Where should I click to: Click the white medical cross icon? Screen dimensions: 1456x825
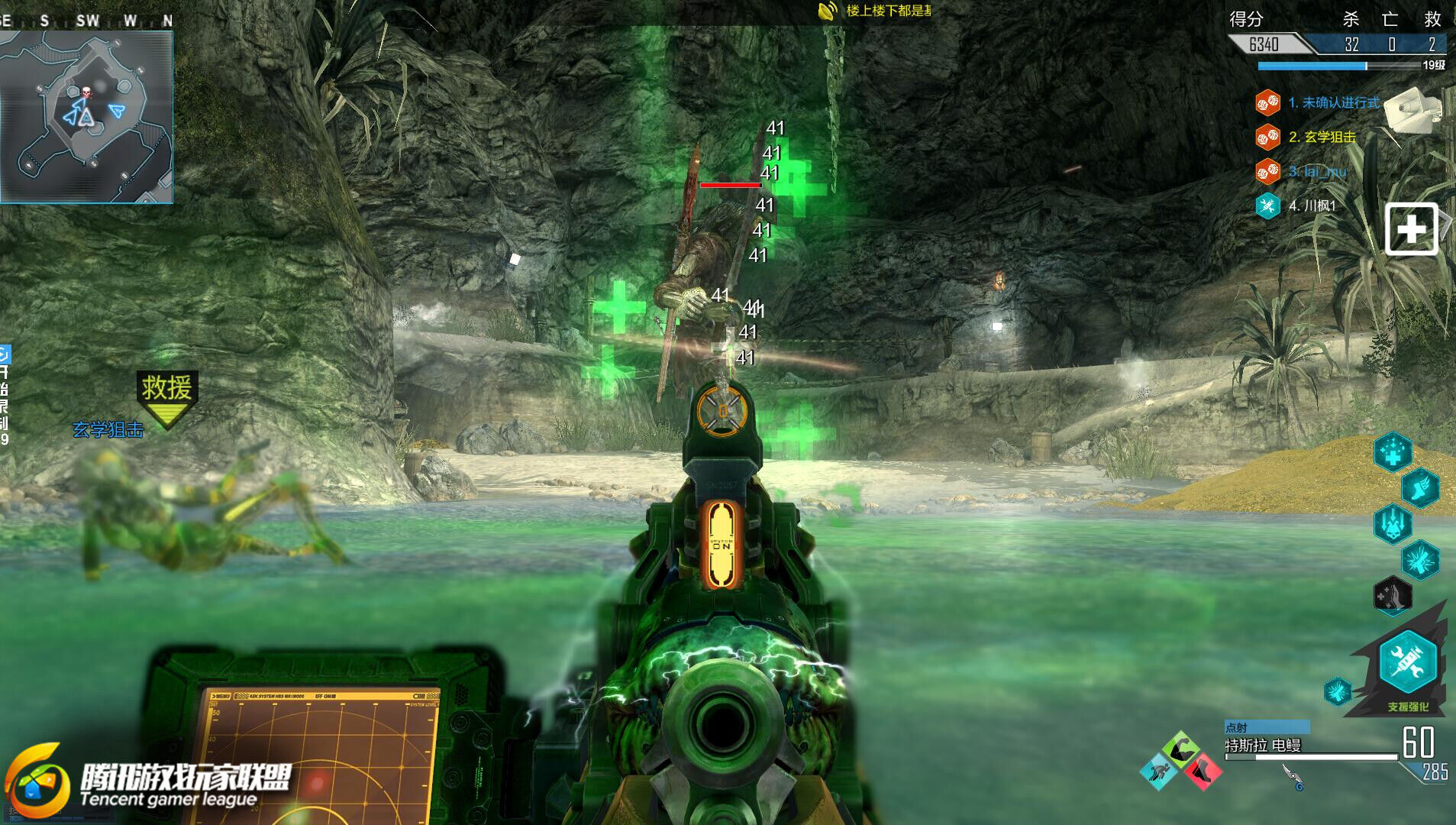tap(1412, 228)
